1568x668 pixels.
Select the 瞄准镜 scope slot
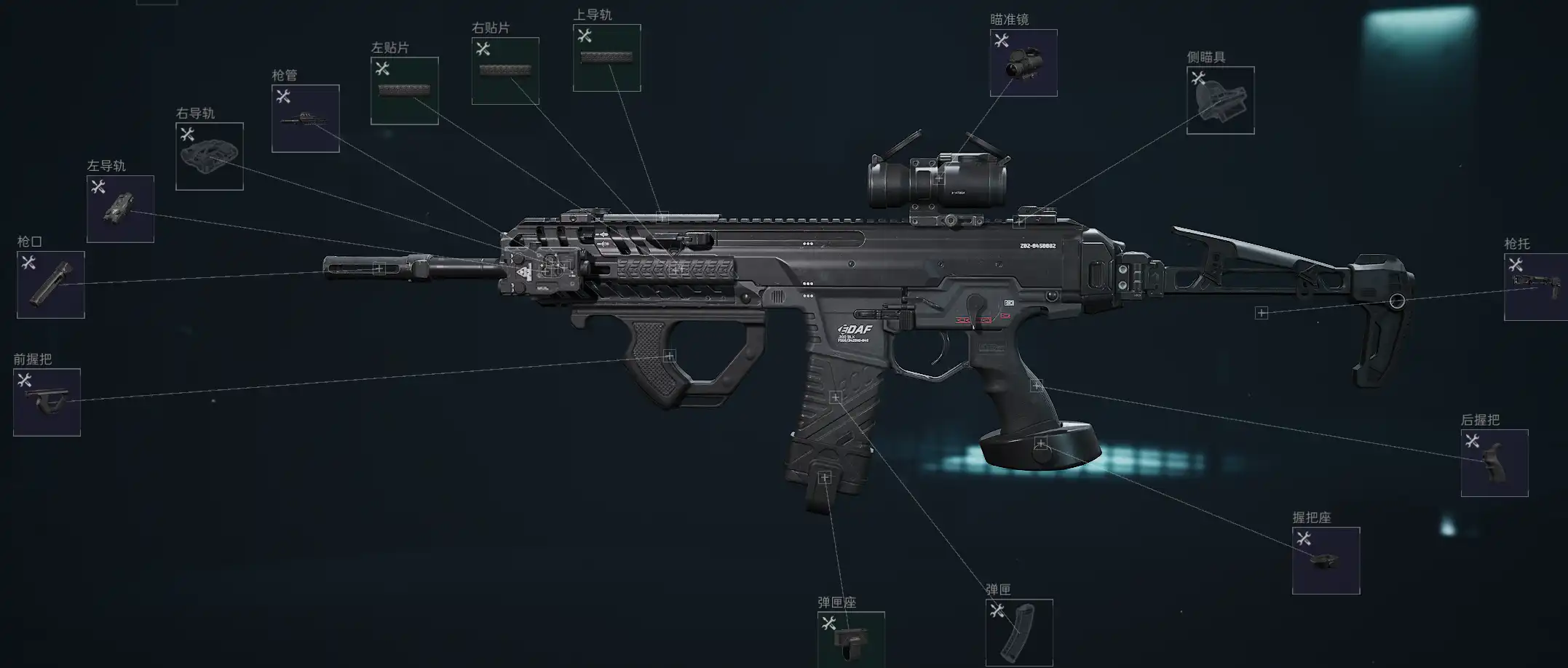pyautogui.click(x=1023, y=63)
